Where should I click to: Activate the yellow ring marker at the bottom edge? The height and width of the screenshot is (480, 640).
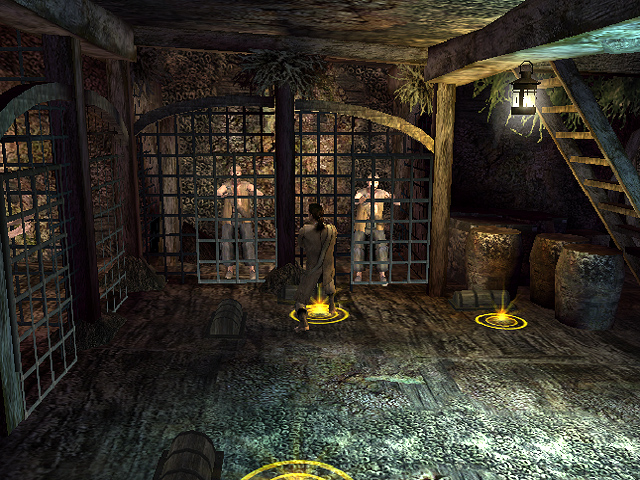pyautogui.click(x=297, y=471)
